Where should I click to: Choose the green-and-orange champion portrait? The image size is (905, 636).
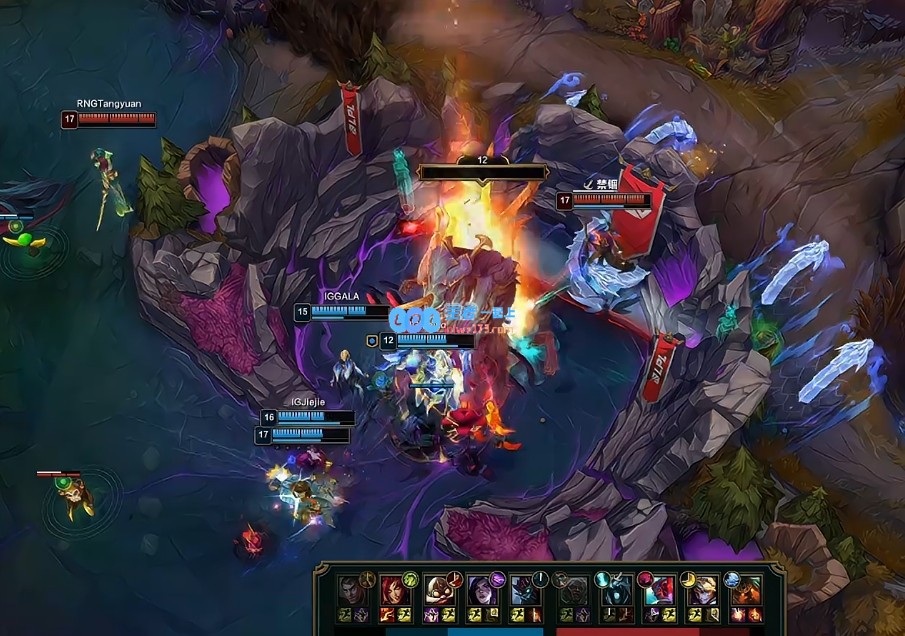coord(745,590)
